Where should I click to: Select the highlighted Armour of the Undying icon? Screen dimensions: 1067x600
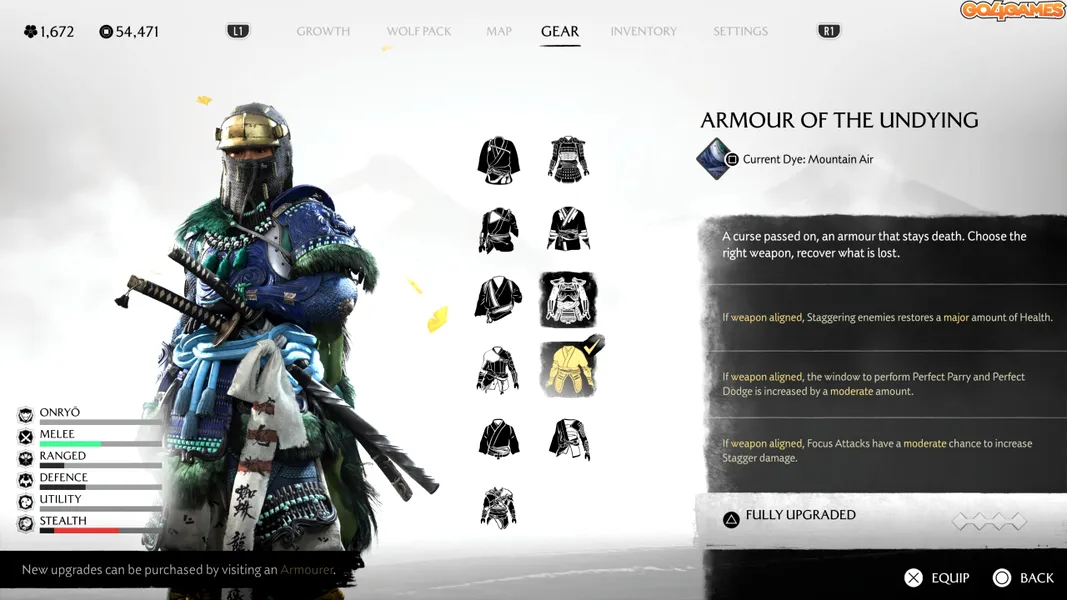(x=568, y=300)
